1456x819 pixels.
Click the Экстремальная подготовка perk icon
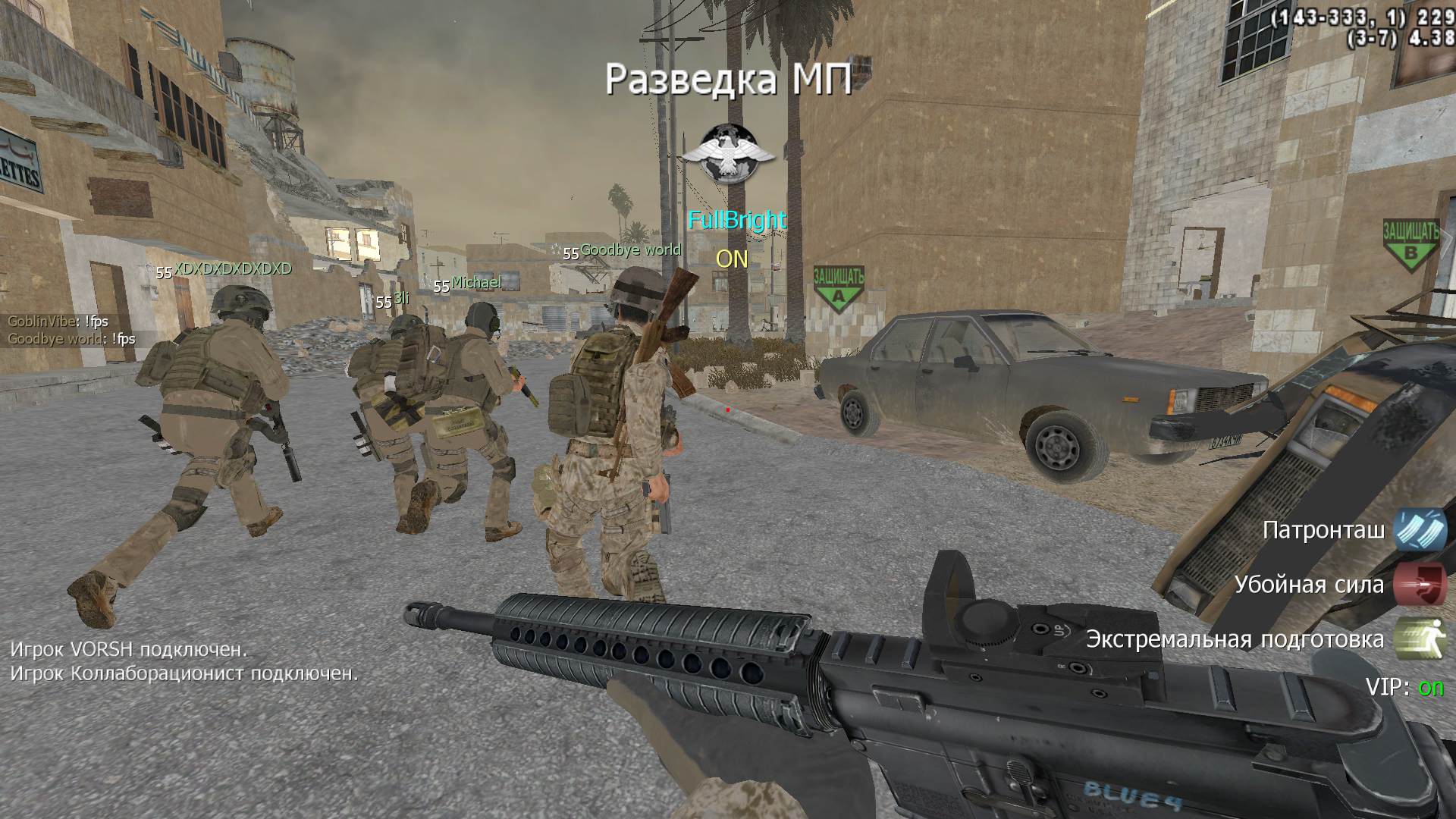(x=1420, y=639)
